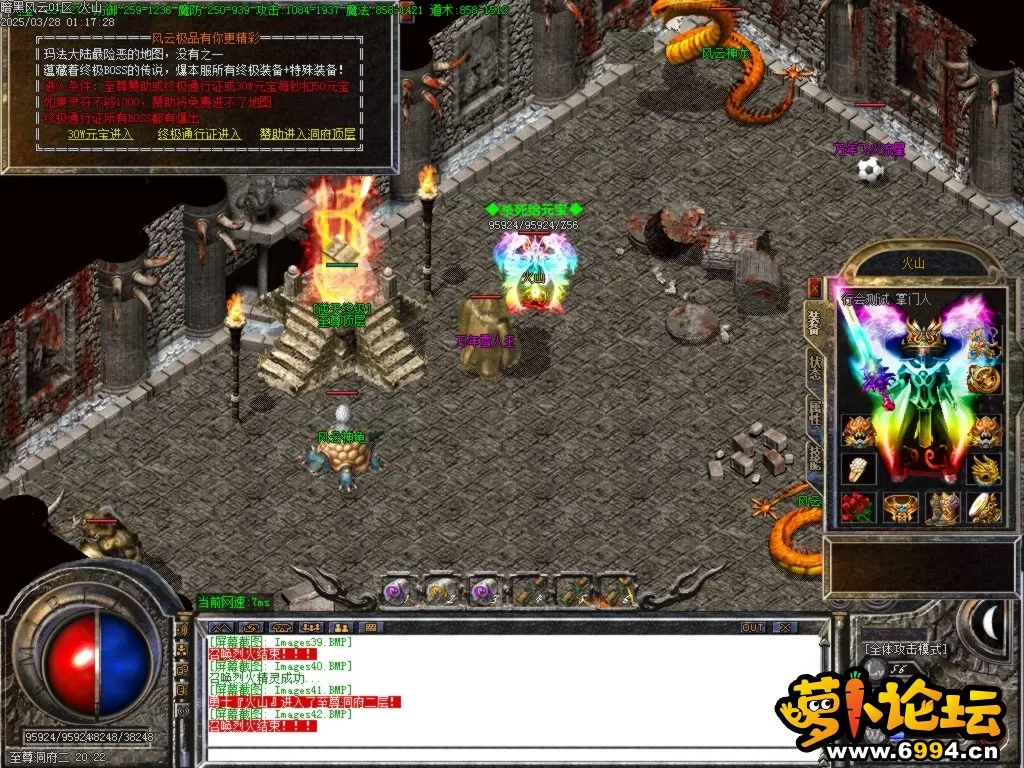
Task: Use the golden scroll in hotbar slot 2
Action: click(440, 590)
